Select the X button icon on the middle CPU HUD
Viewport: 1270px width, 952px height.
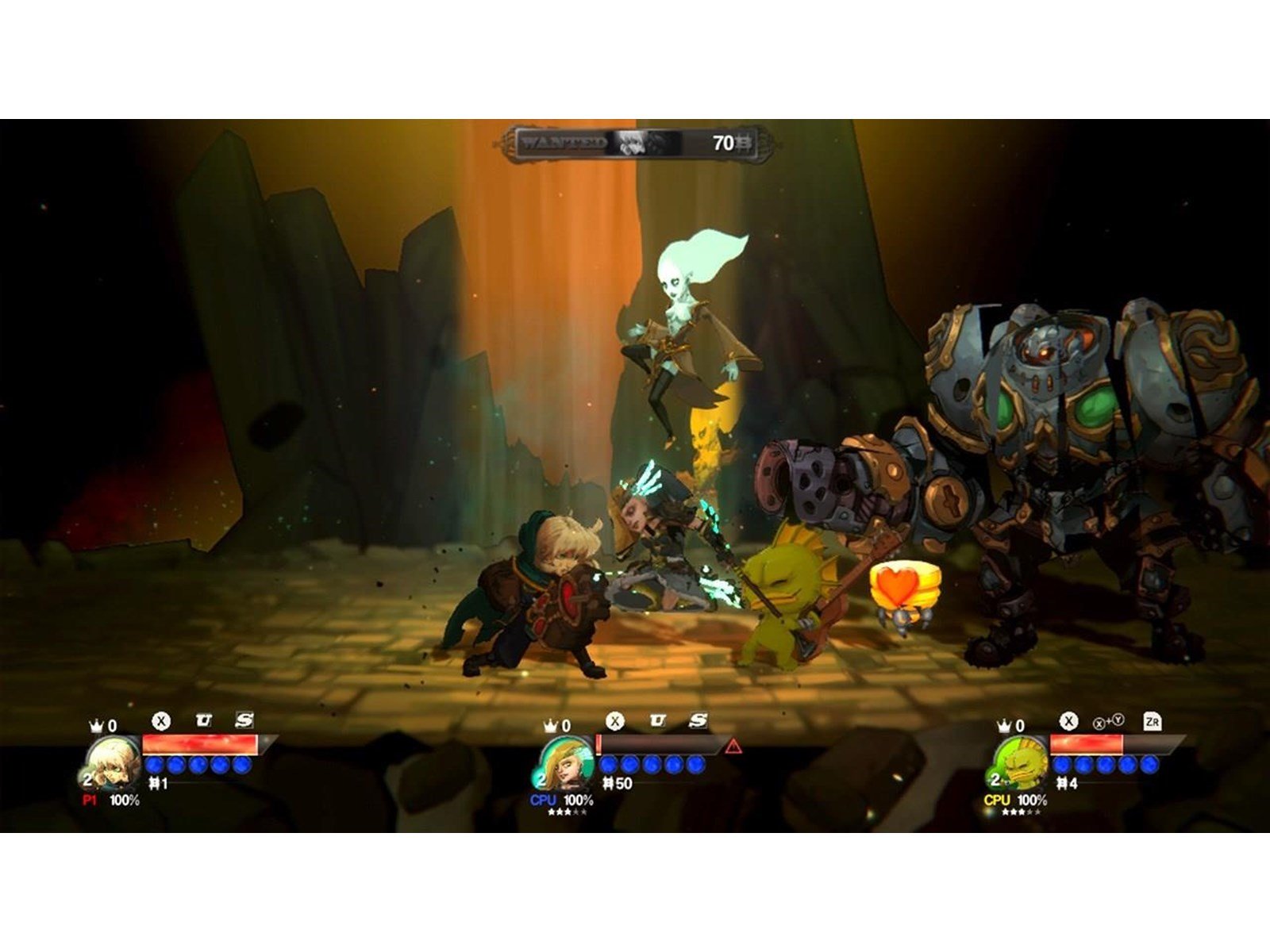coord(615,721)
